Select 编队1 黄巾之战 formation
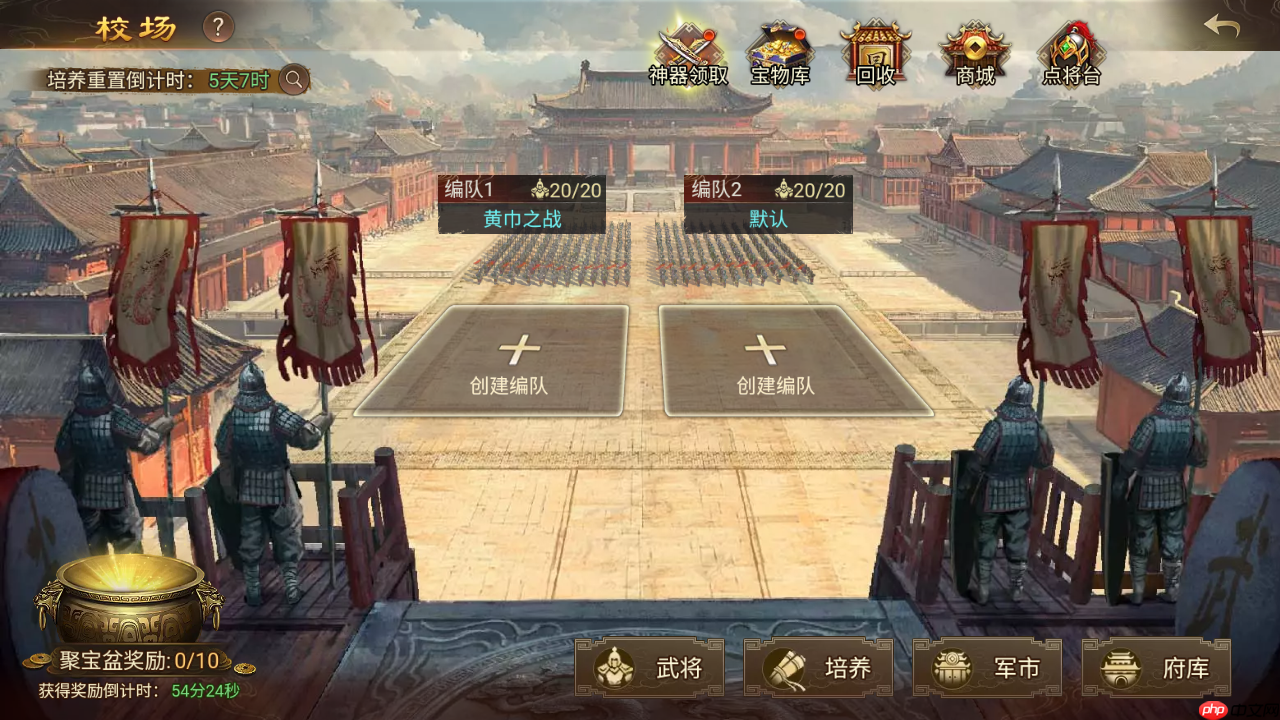1280x720 pixels. [522, 205]
